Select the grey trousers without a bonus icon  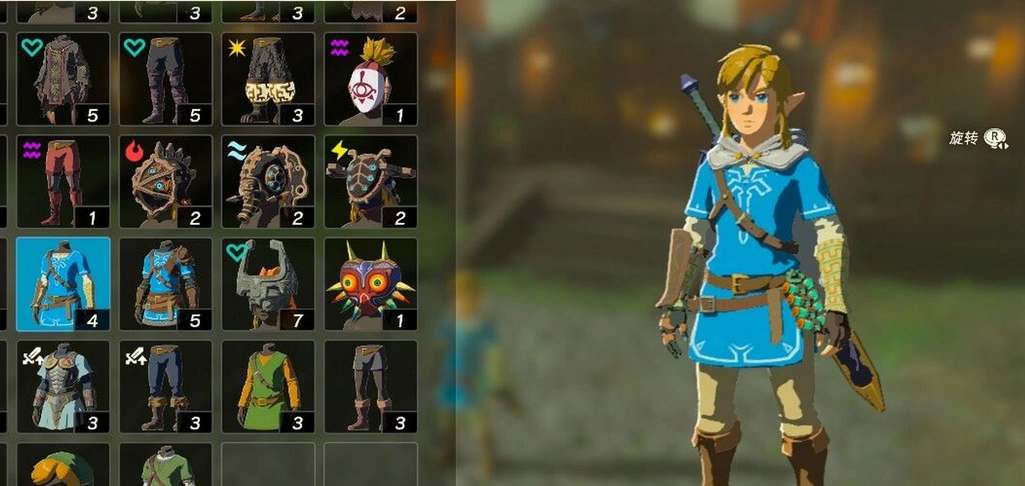(370, 387)
